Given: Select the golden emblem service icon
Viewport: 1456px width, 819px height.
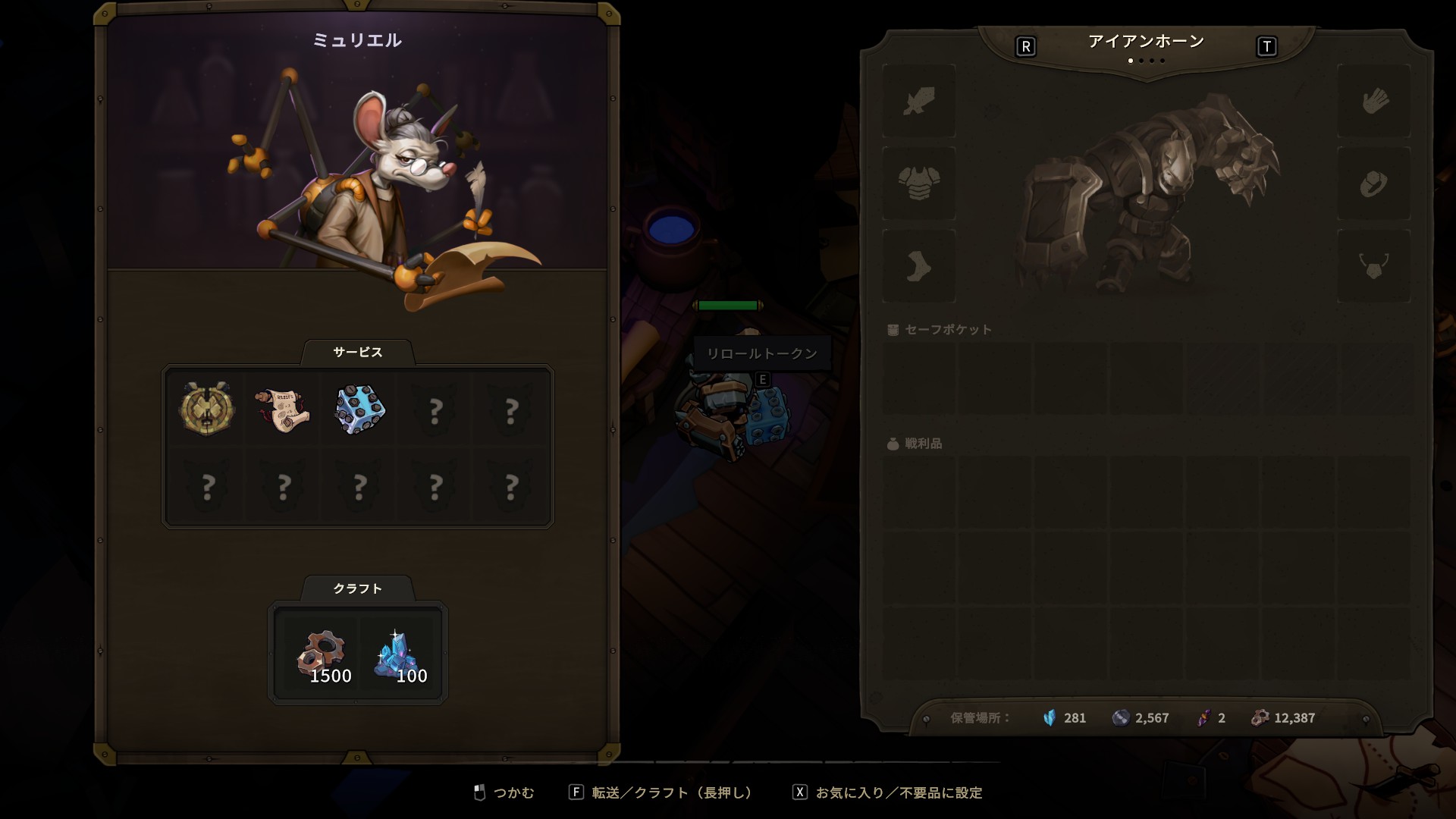Looking at the screenshot, I should click(206, 409).
